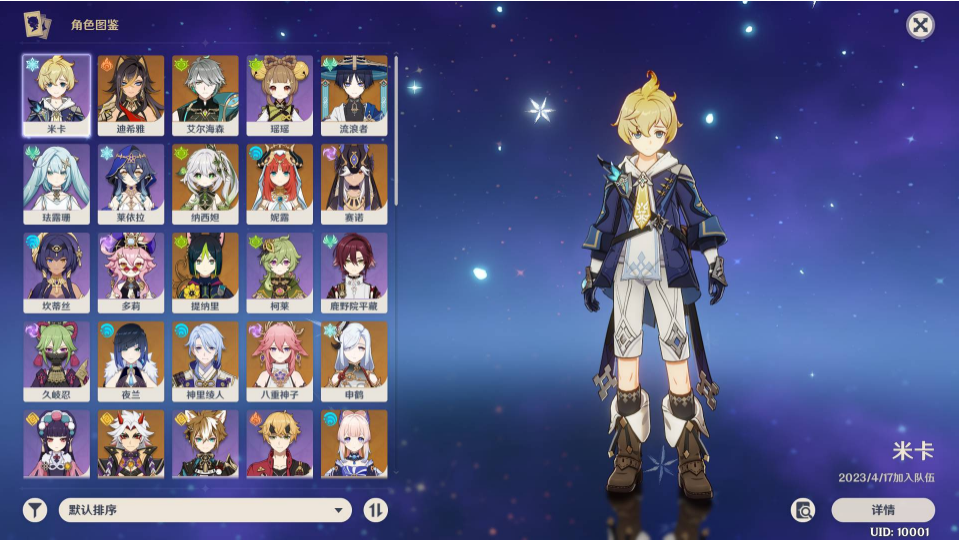This screenshot has height=540, width=960.
Task: Choose the 迪希雅 character card
Action: click(x=131, y=95)
